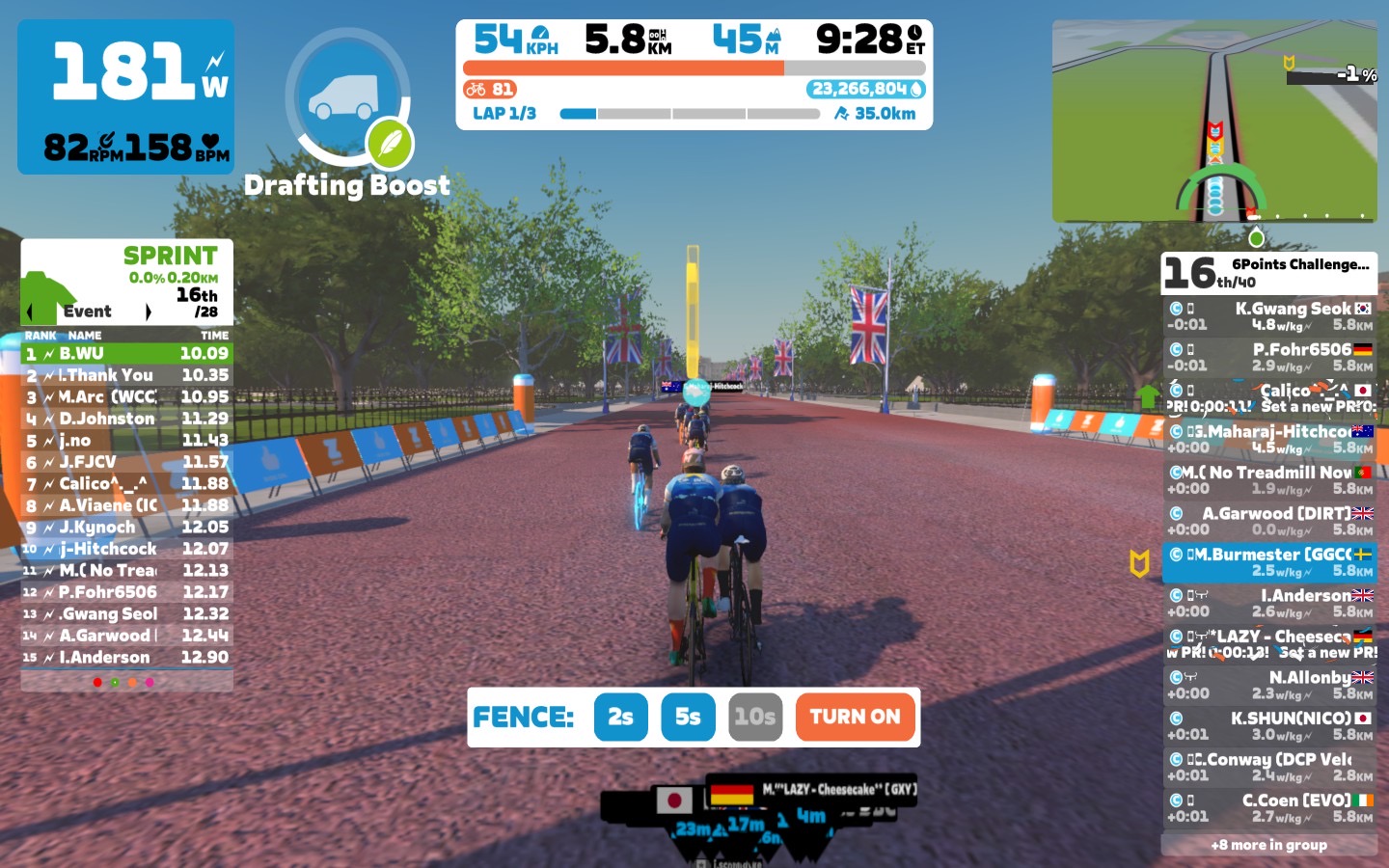Select D.Johnston row in sprint results

tap(126, 419)
